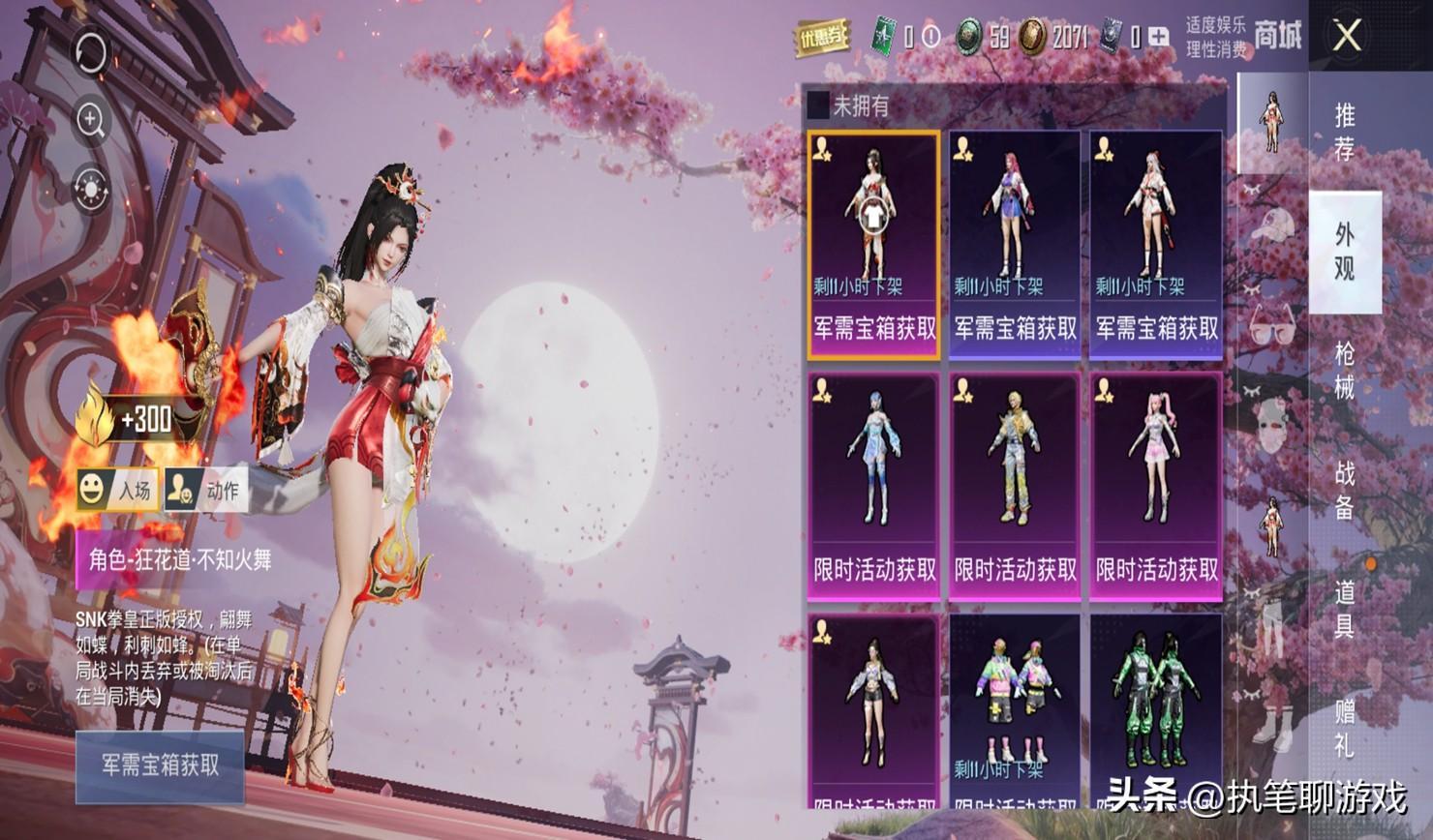
Task: Open the exclamation info icon beside the ticket count
Action: click(930, 38)
